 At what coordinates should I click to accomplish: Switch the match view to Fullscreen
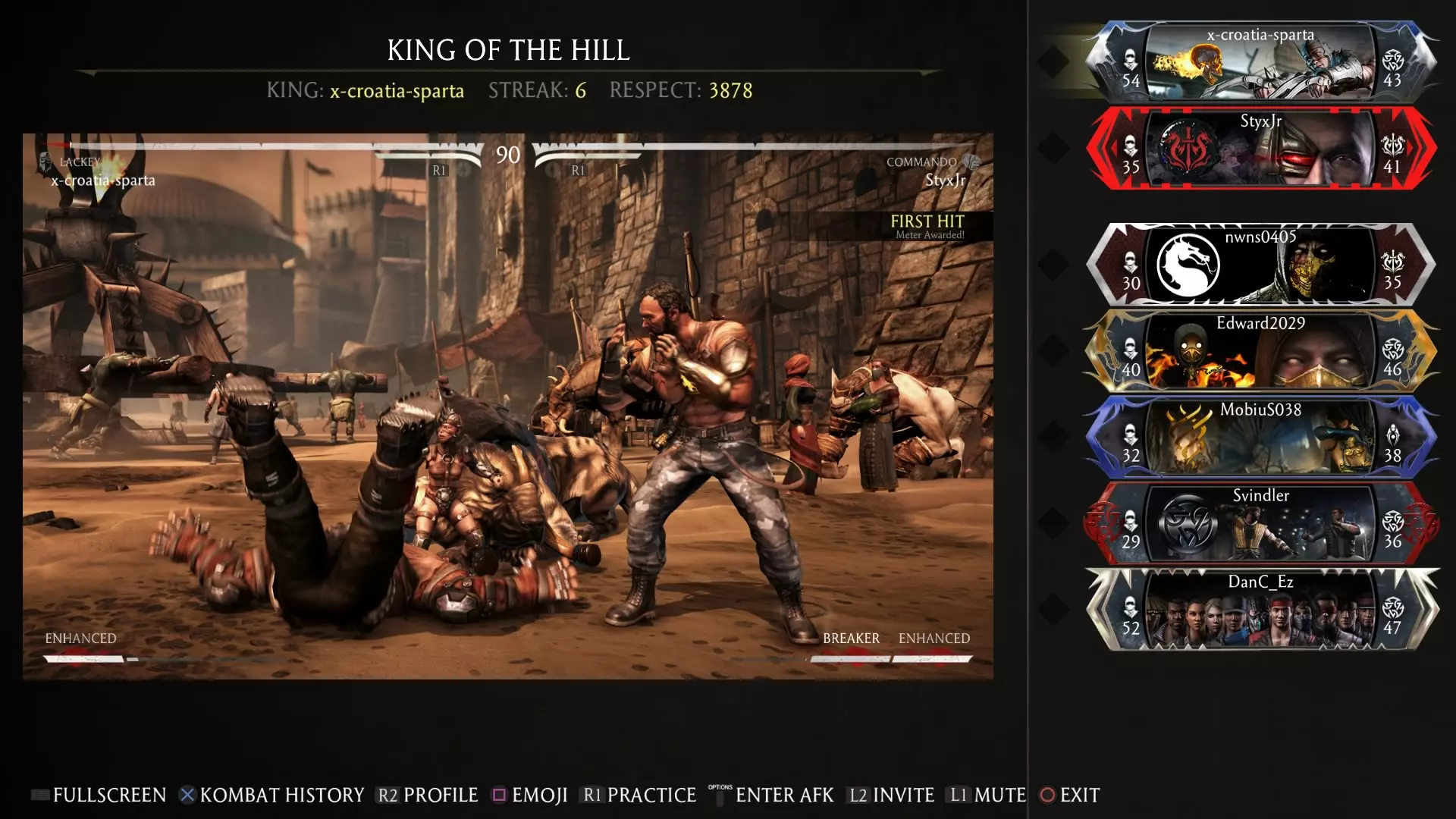click(99, 795)
